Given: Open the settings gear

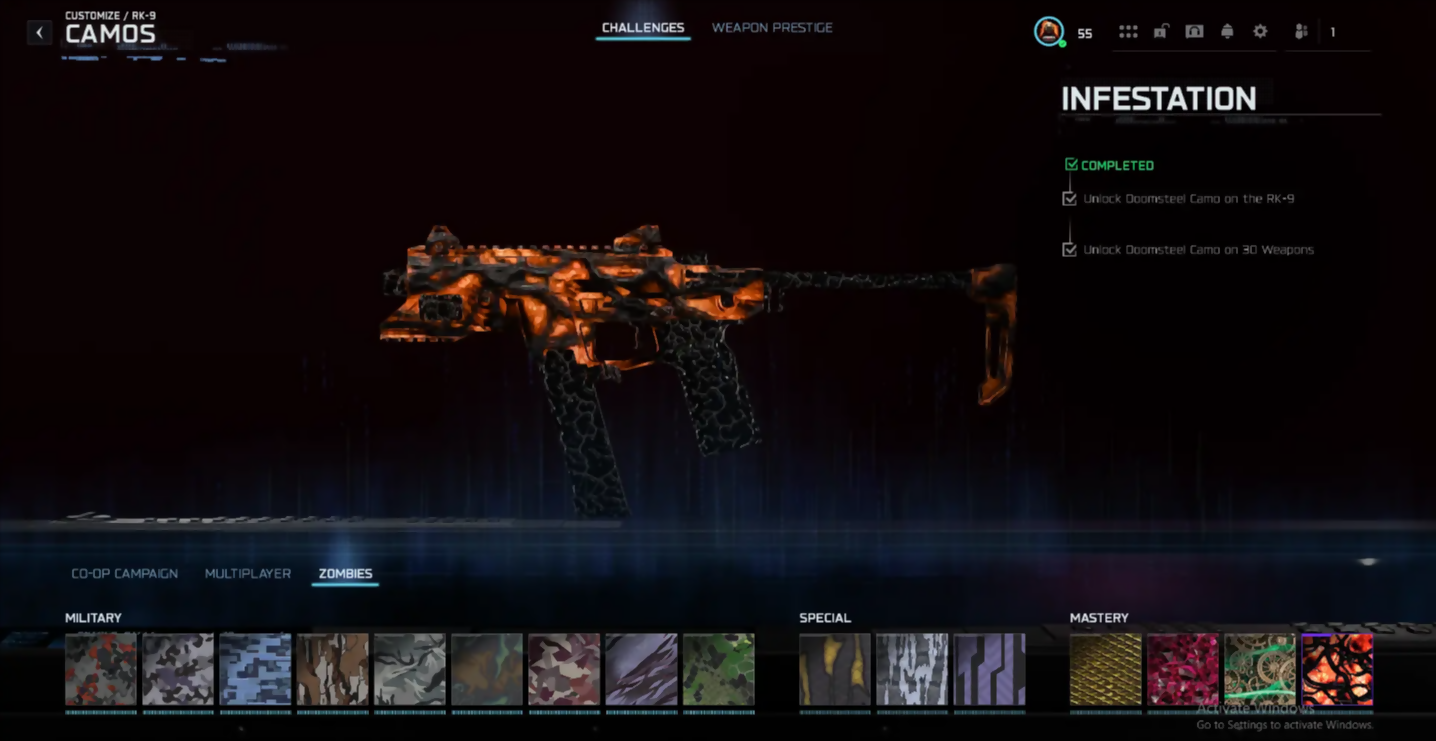Looking at the screenshot, I should [1260, 32].
